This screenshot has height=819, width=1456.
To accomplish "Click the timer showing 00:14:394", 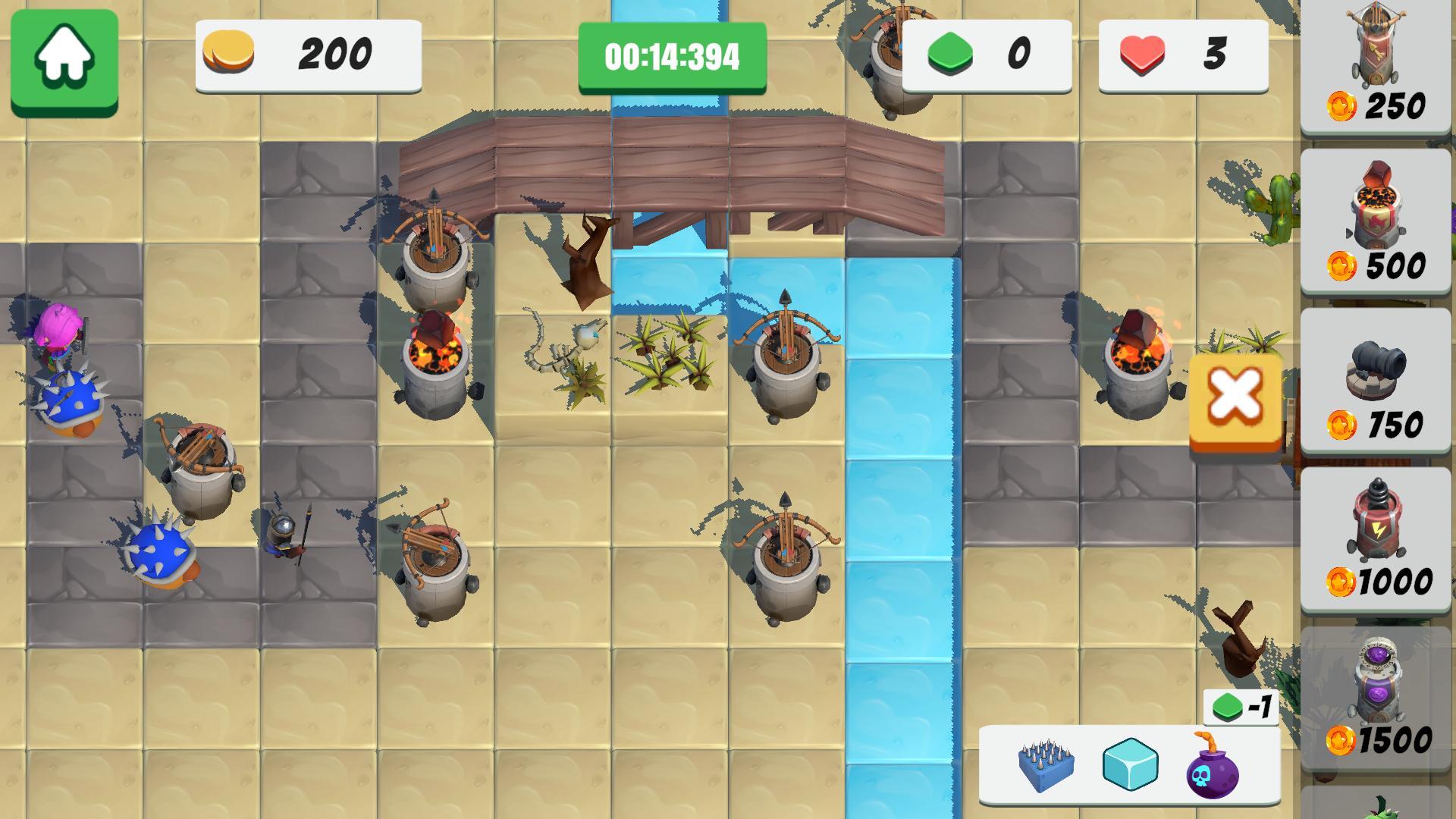I will coord(670,54).
